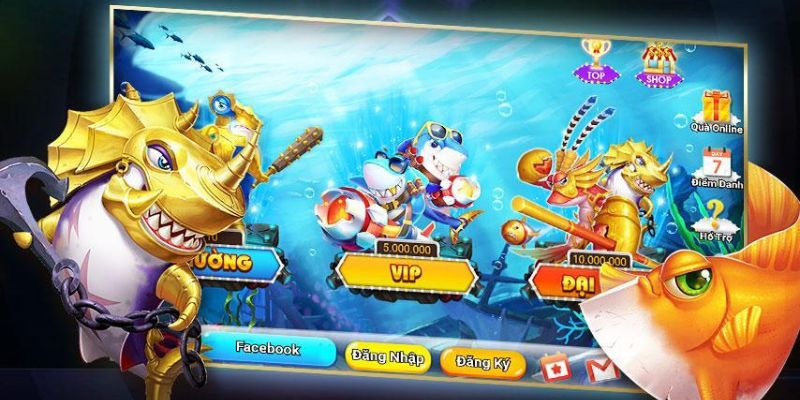The width and height of the screenshot is (800, 400).
Task: Click the Đăng Nhập login button
Action: click(388, 358)
